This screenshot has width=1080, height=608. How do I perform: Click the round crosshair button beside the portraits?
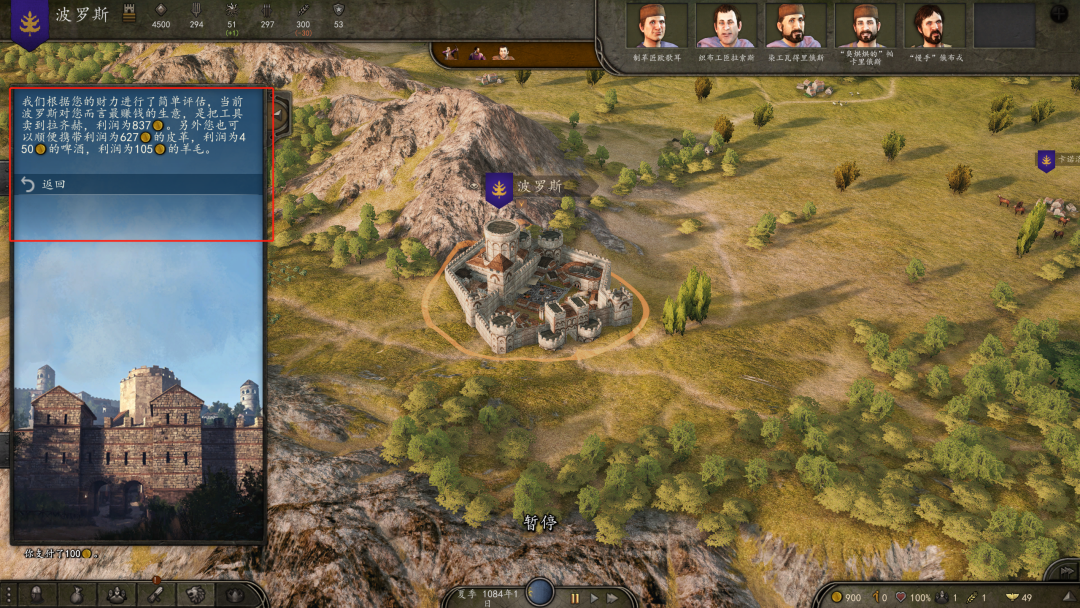click(1059, 14)
